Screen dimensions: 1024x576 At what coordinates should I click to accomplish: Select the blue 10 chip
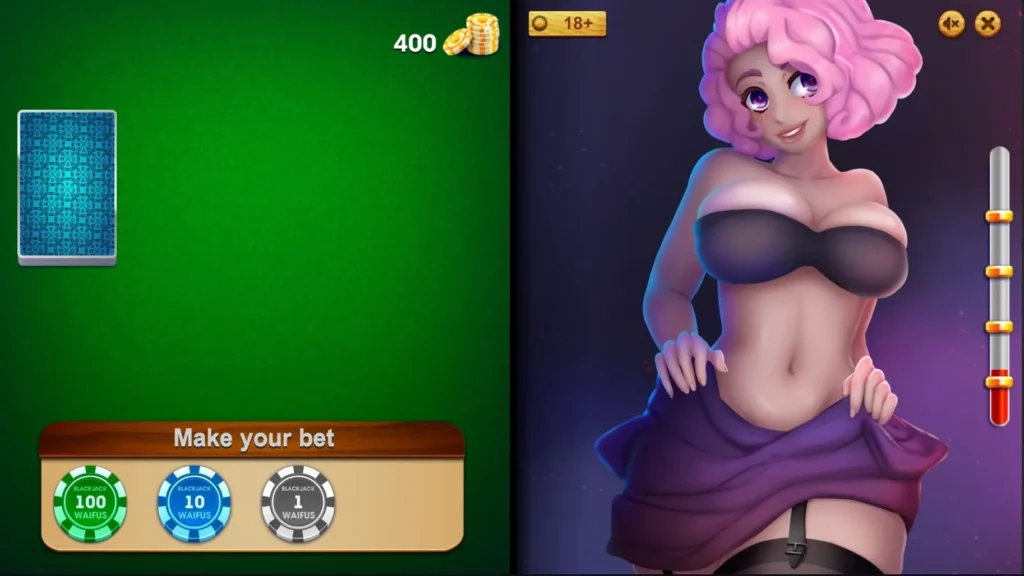(194, 503)
